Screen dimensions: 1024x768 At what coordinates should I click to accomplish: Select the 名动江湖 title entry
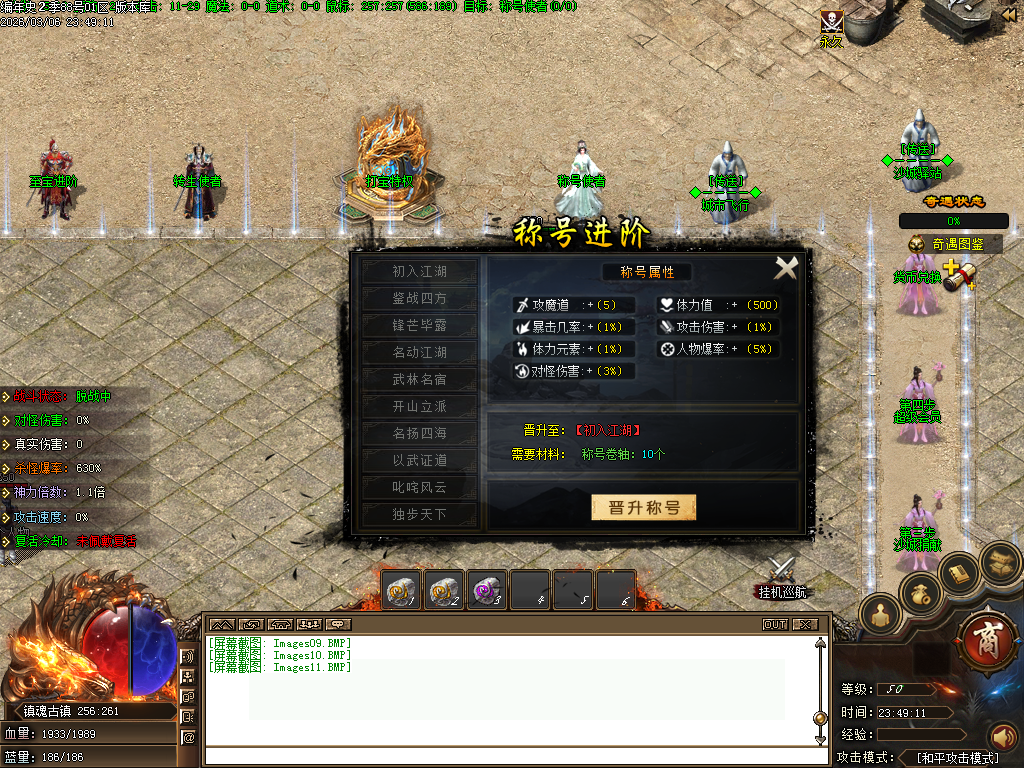click(x=419, y=352)
